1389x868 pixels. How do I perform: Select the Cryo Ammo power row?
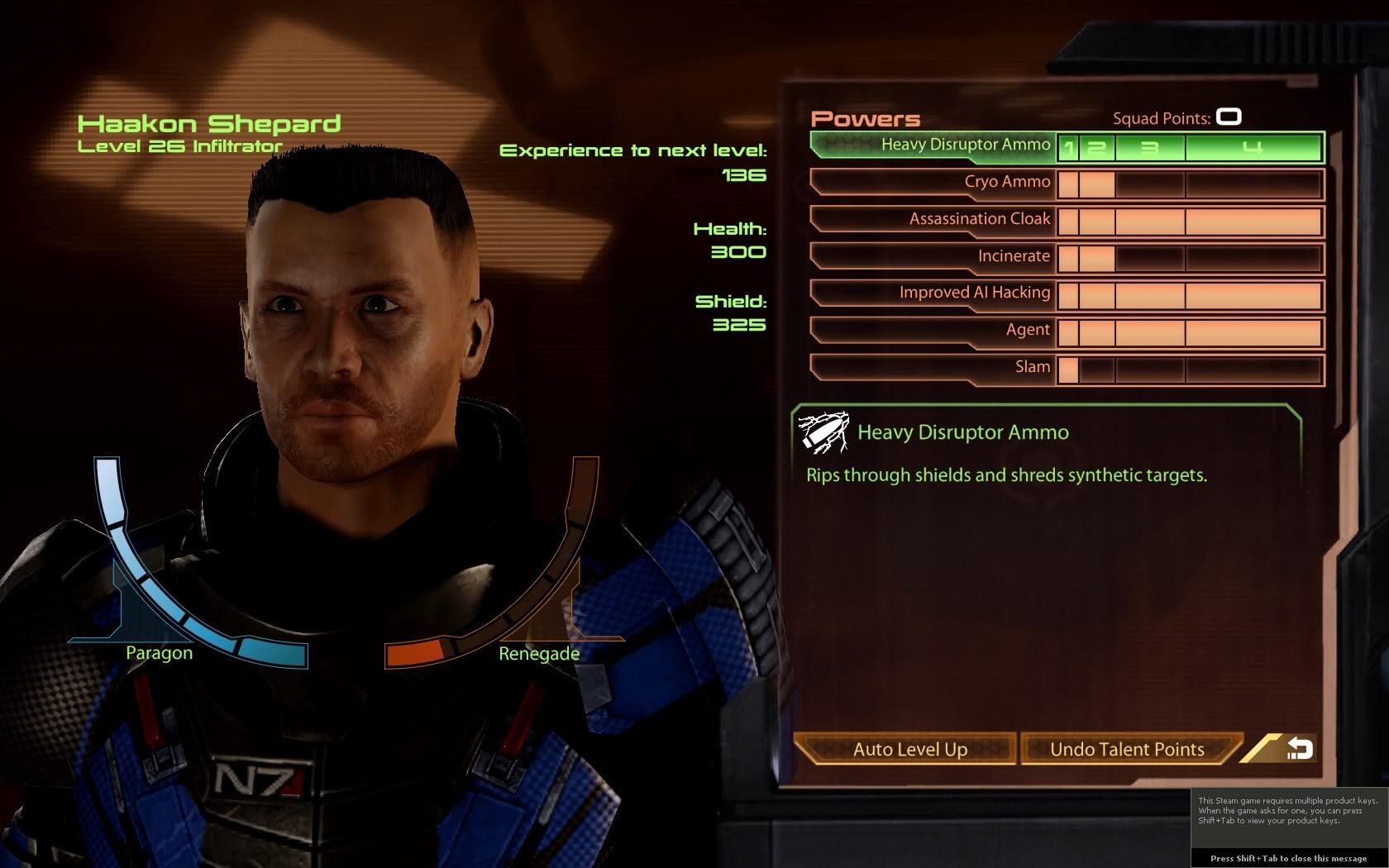1006,183
